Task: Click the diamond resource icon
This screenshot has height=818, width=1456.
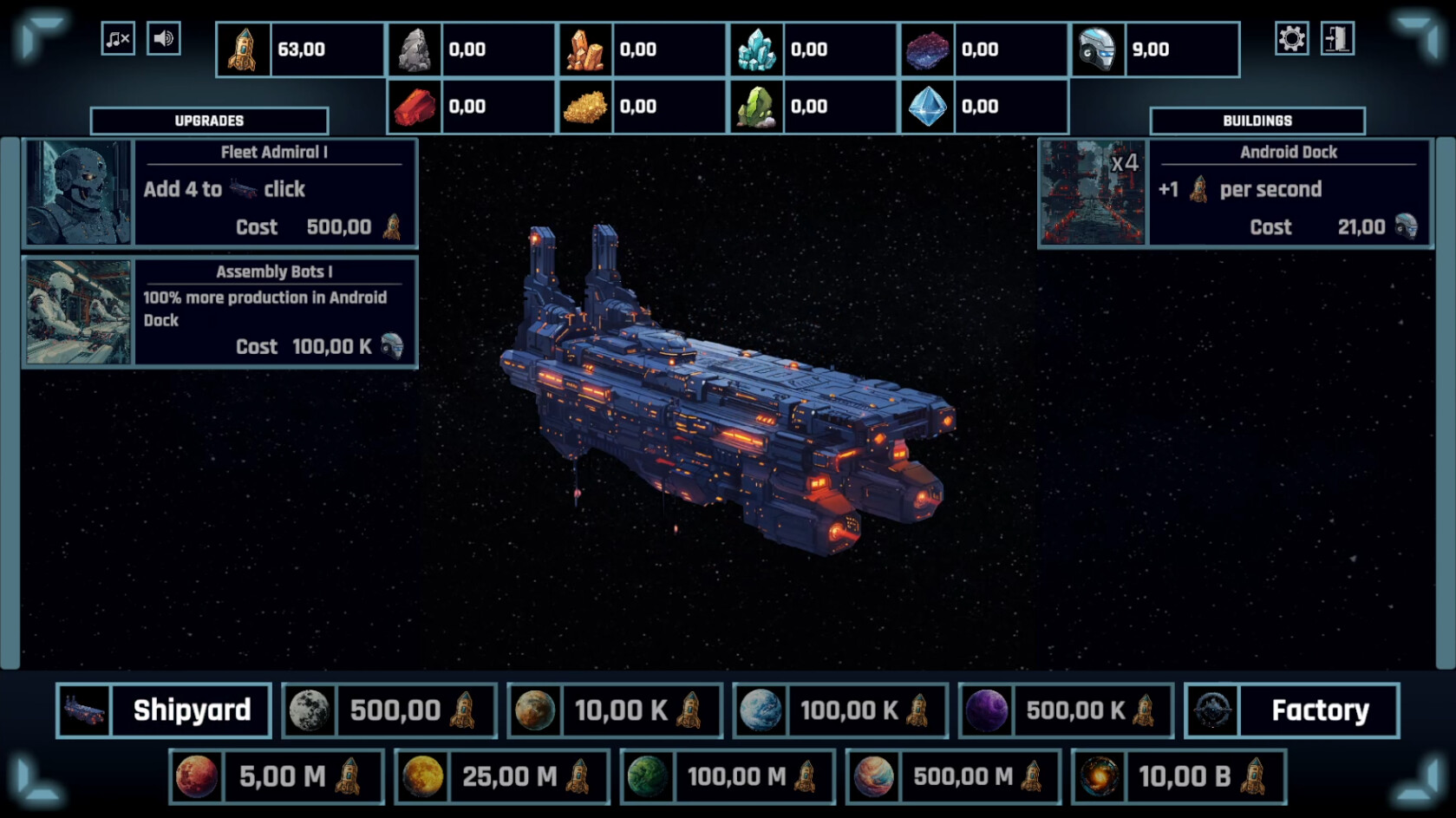Action: pos(928,106)
